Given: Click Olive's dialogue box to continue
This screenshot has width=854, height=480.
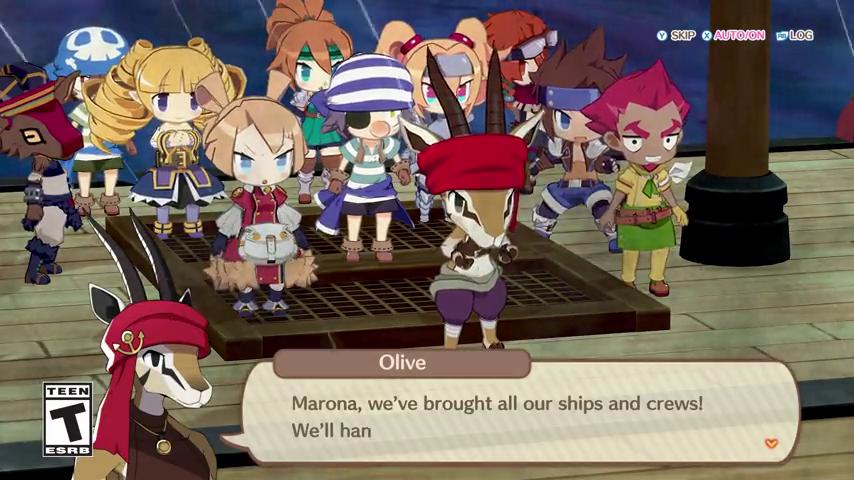Looking at the screenshot, I should [x=520, y=415].
